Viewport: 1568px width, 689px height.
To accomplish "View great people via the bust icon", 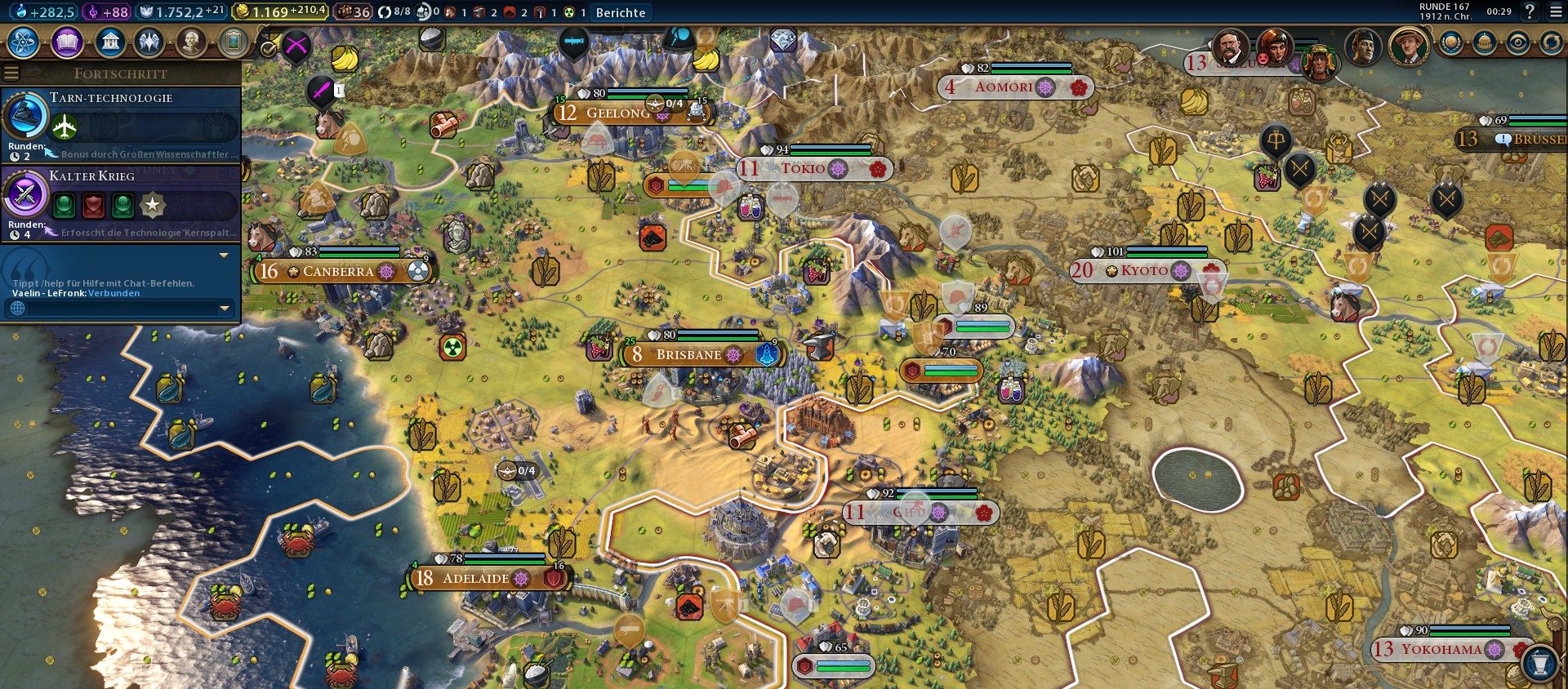I will tap(191, 42).
